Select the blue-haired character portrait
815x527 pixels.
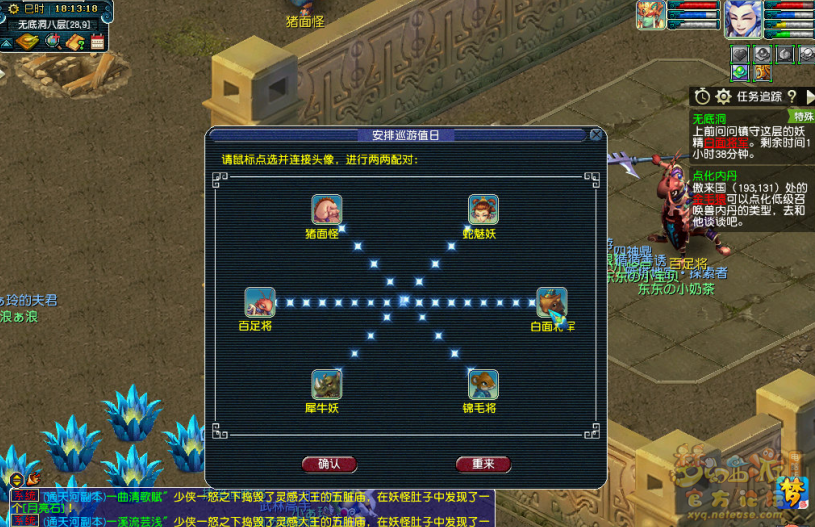(742, 19)
